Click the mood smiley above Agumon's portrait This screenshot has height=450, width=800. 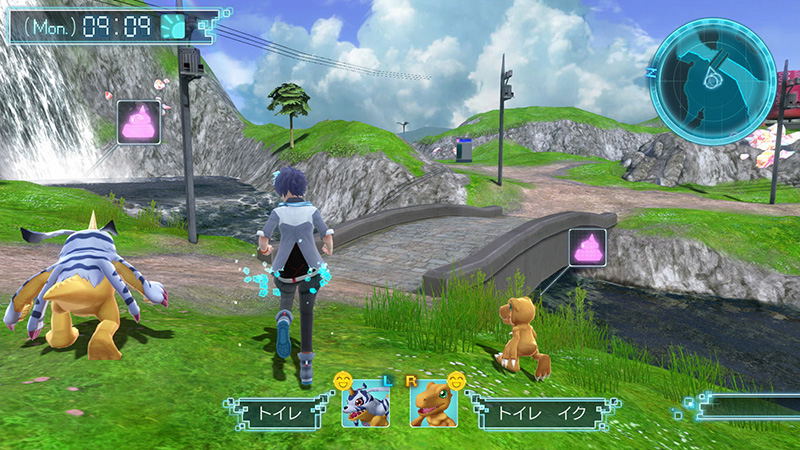(458, 380)
